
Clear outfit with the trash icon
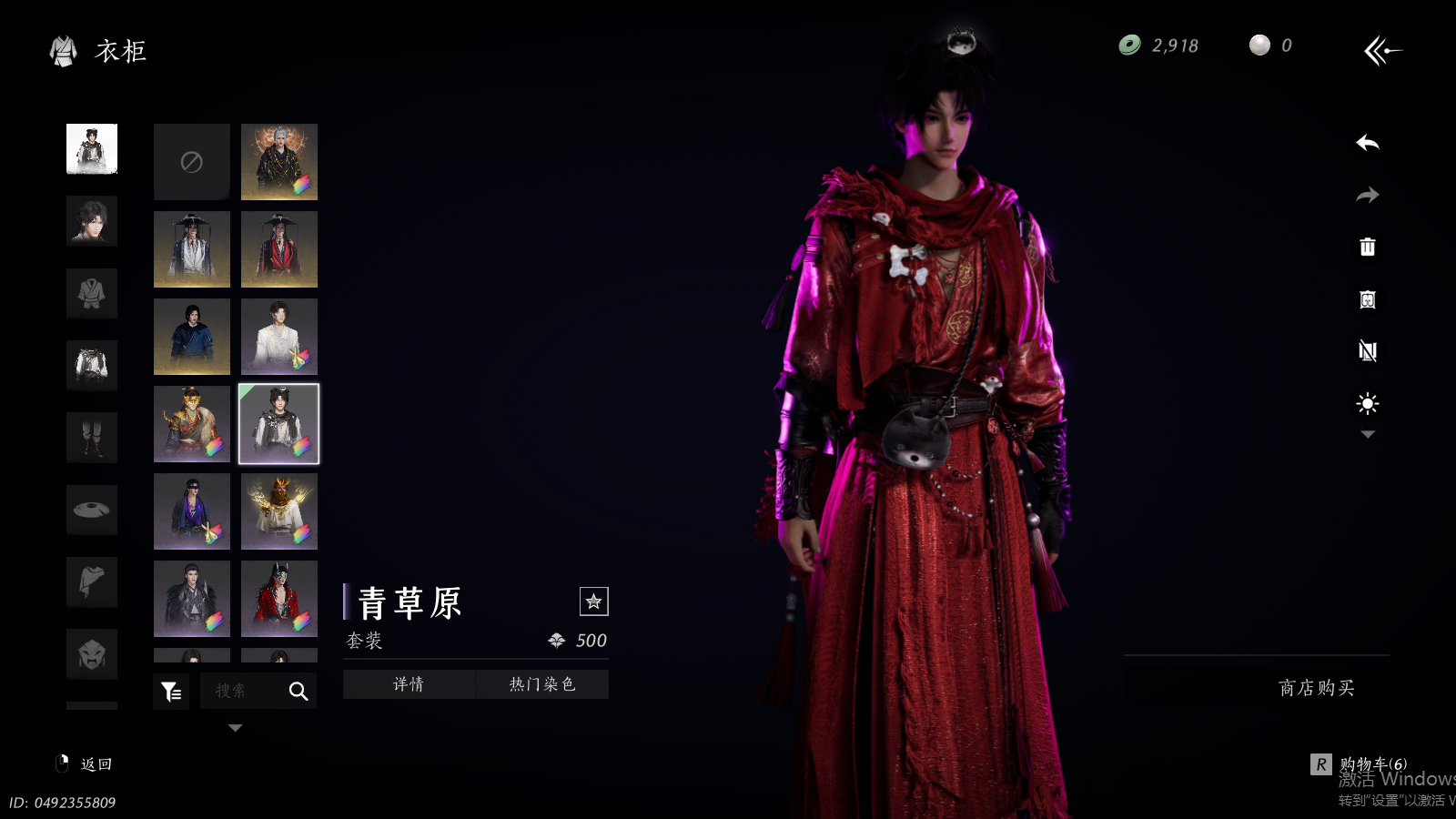click(x=1367, y=247)
